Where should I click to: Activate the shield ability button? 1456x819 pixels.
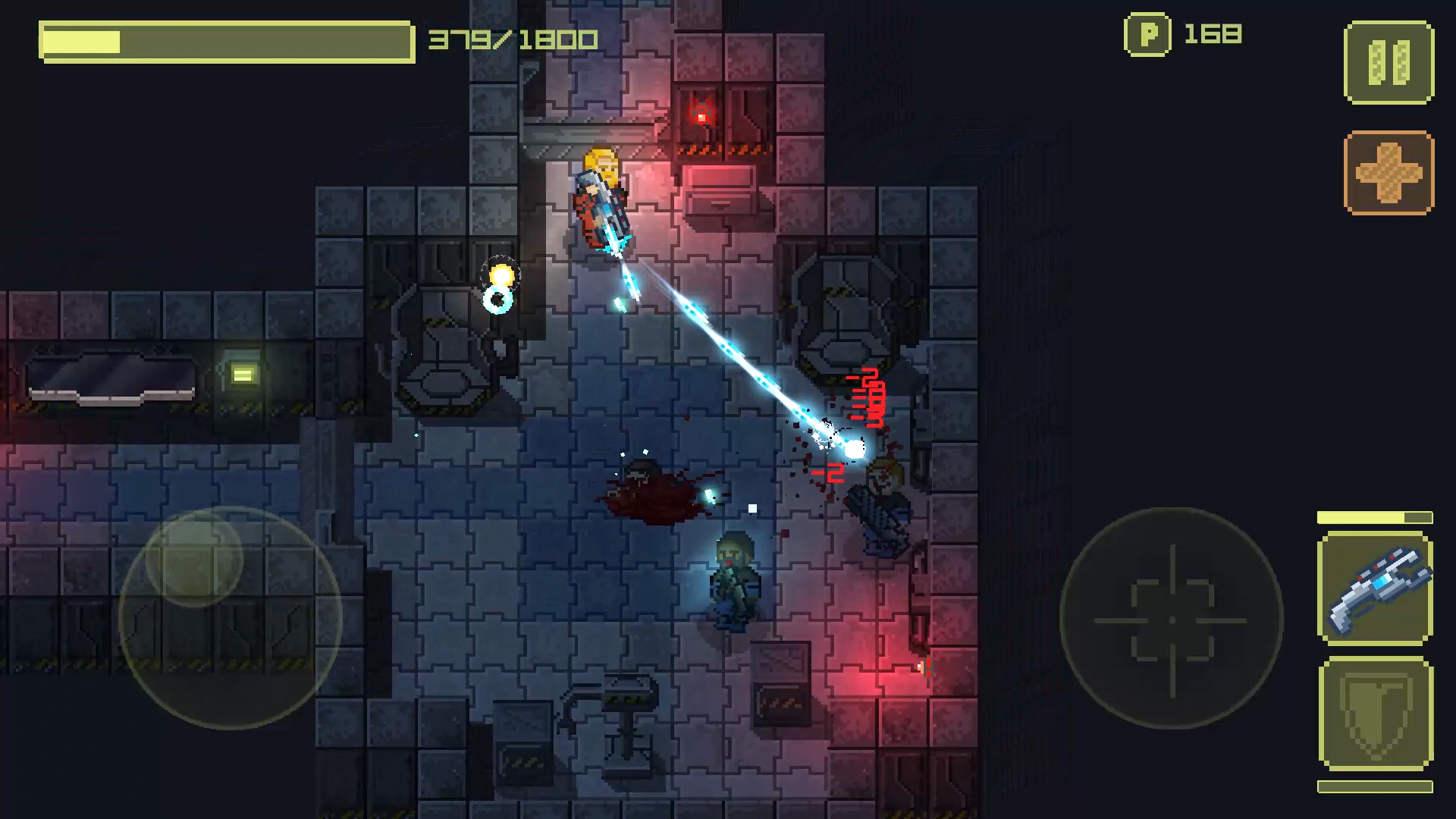(x=1375, y=714)
